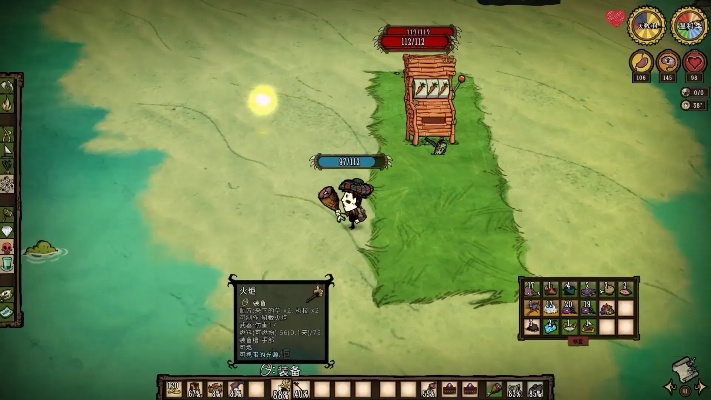The image size is (711, 400).
Task: Open the map scroll icon
Action: 684,369
